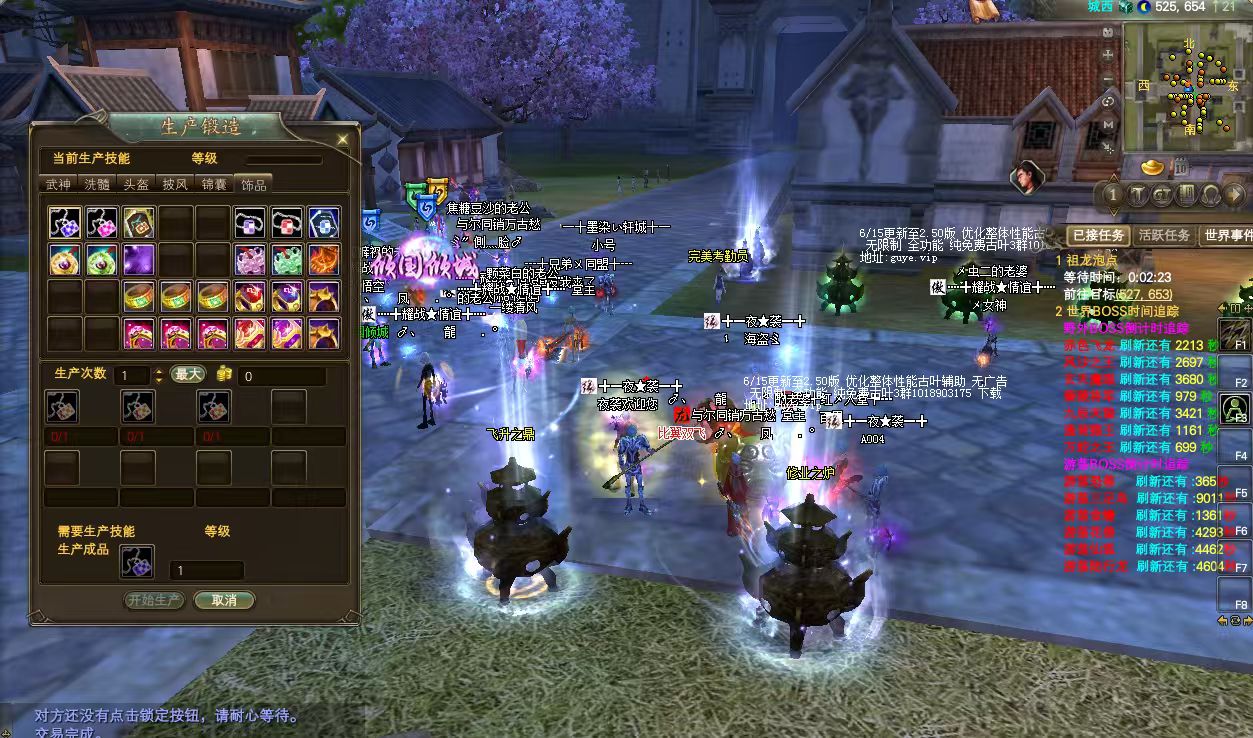Switch to the 武神 tab
Viewport: 1253px width, 738px height.
pyautogui.click(x=58, y=184)
